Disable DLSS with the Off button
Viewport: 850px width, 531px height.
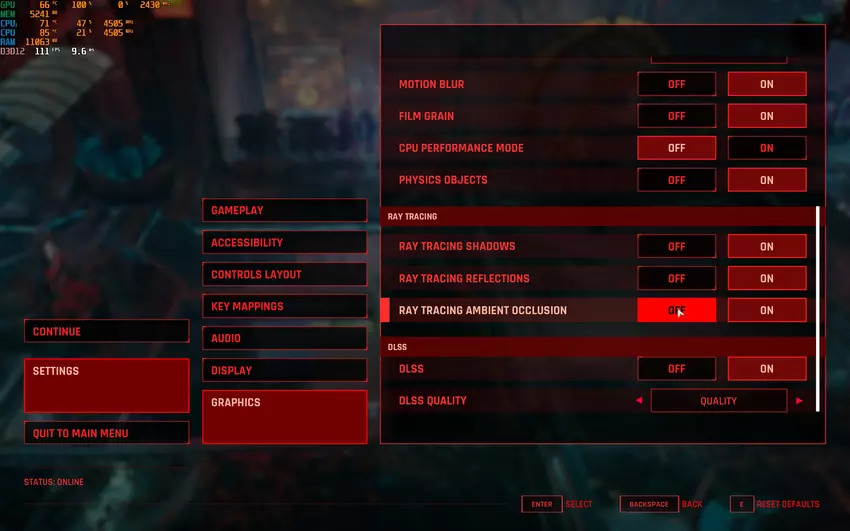[x=677, y=368]
